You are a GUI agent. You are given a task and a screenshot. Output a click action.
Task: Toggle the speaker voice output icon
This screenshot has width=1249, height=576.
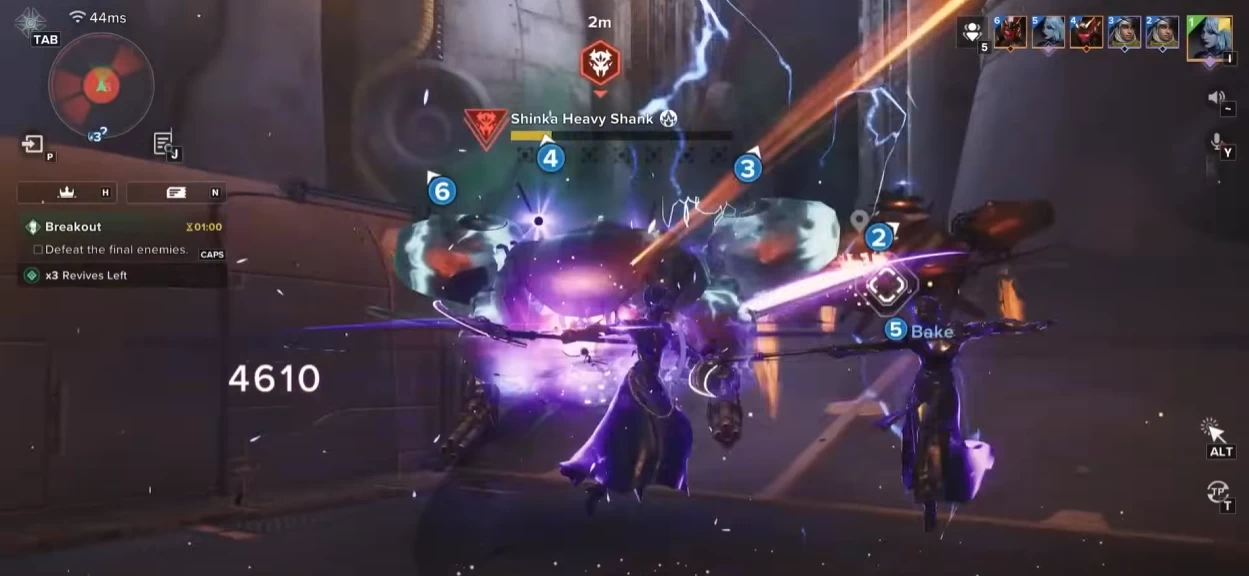[1216, 97]
